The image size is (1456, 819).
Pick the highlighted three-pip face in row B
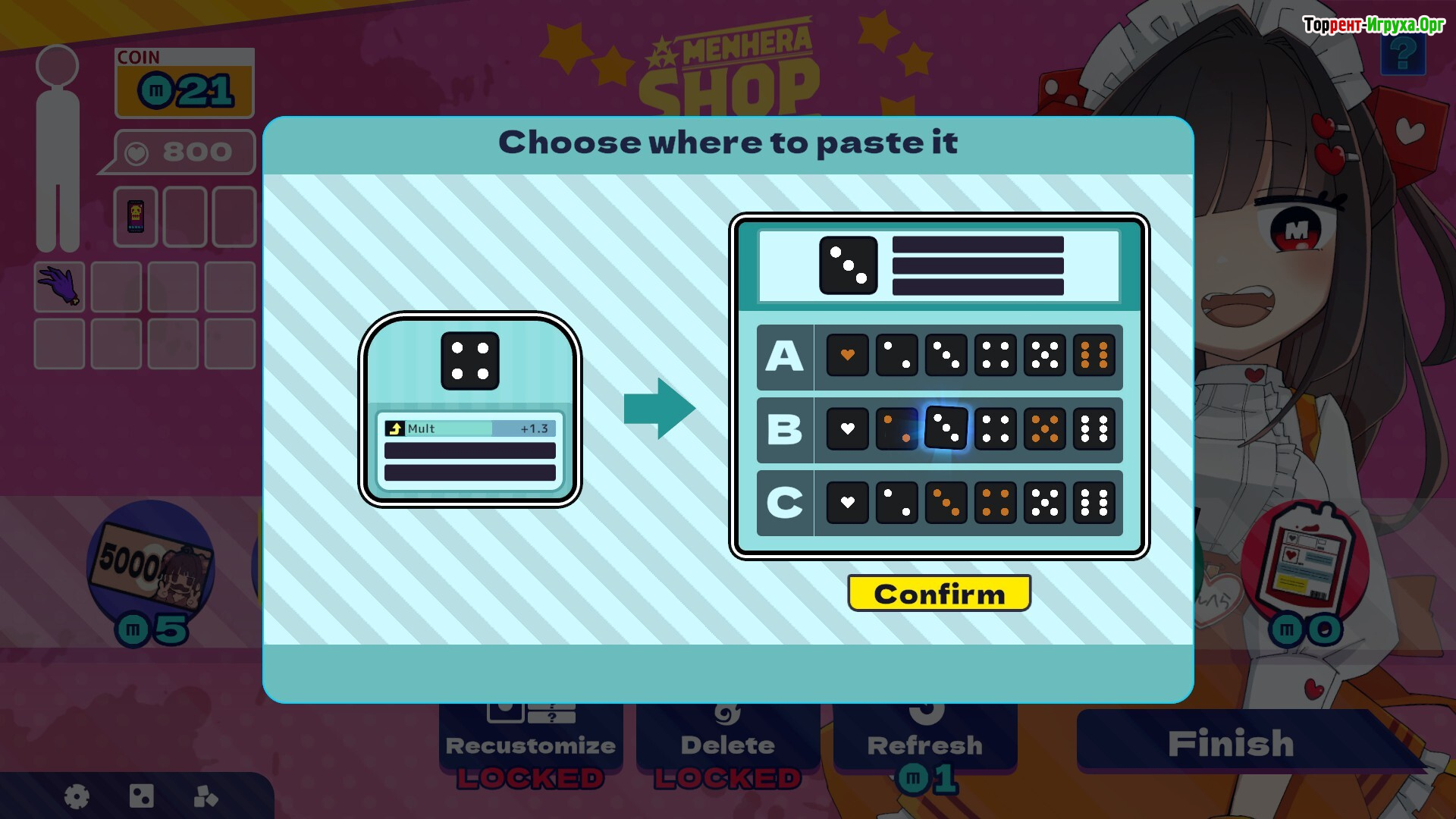tap(946, 428)
